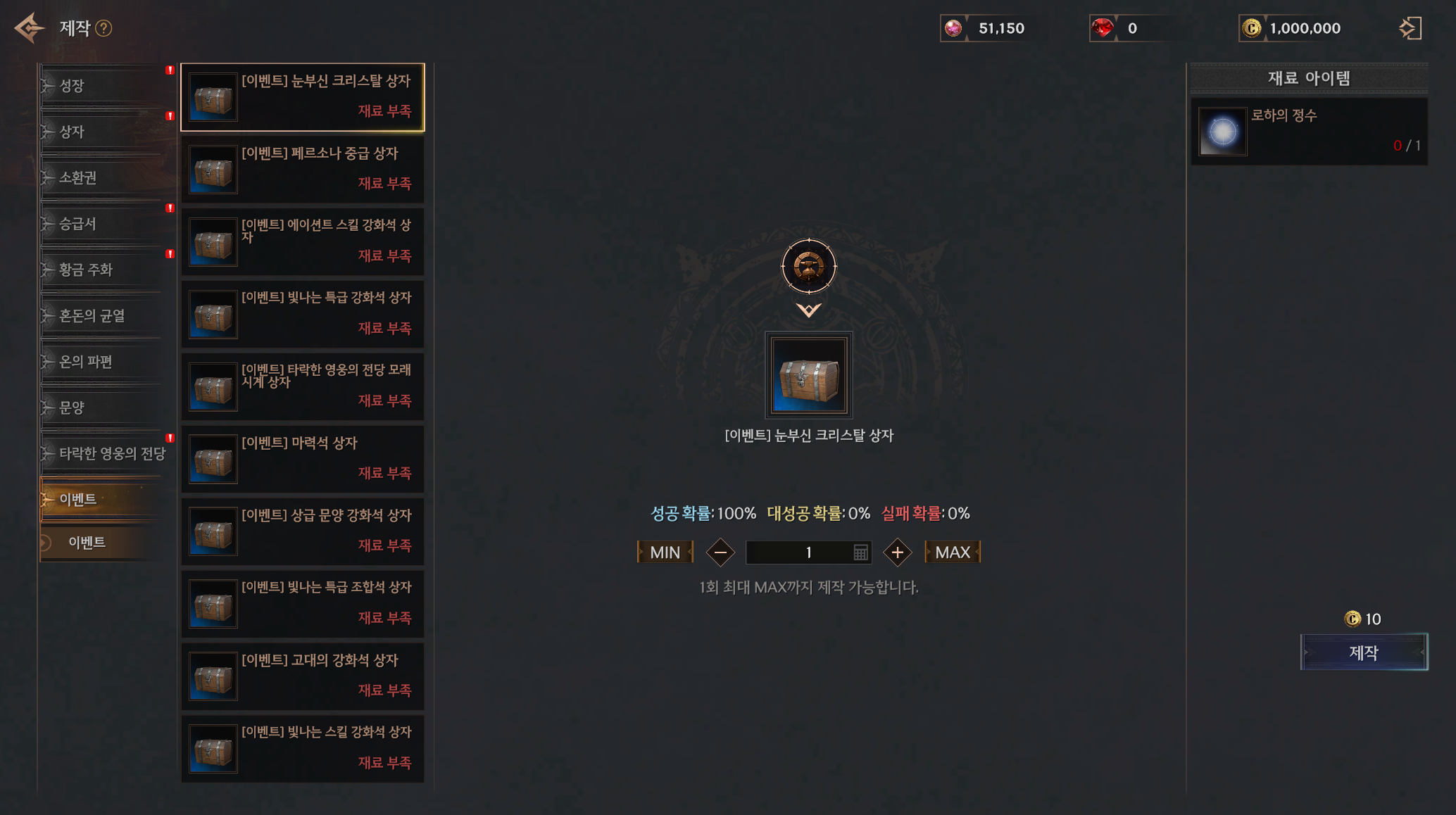Switch to the 성장 category
This screenshot has width=1456, height=815.
point(106,86)
